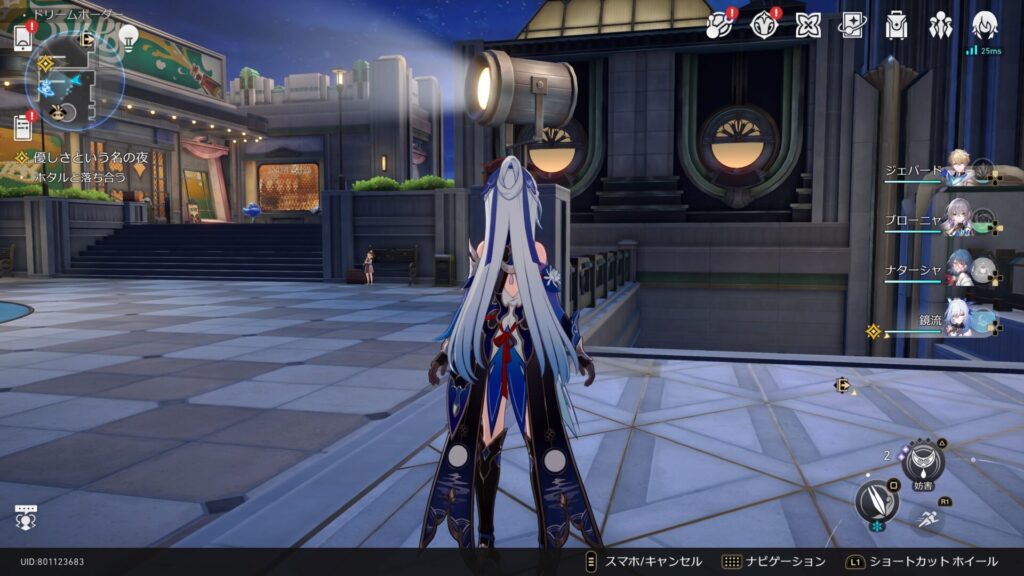Open the lightbulb hint icon
This screenshot has height=576, width=1024.
tap(128, 37)
